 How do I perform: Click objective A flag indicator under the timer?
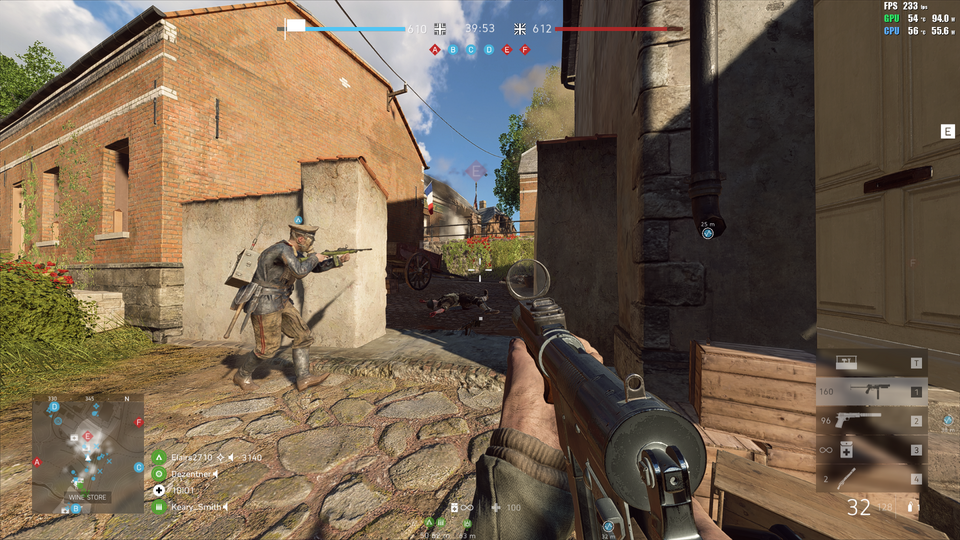pos(435,49)
